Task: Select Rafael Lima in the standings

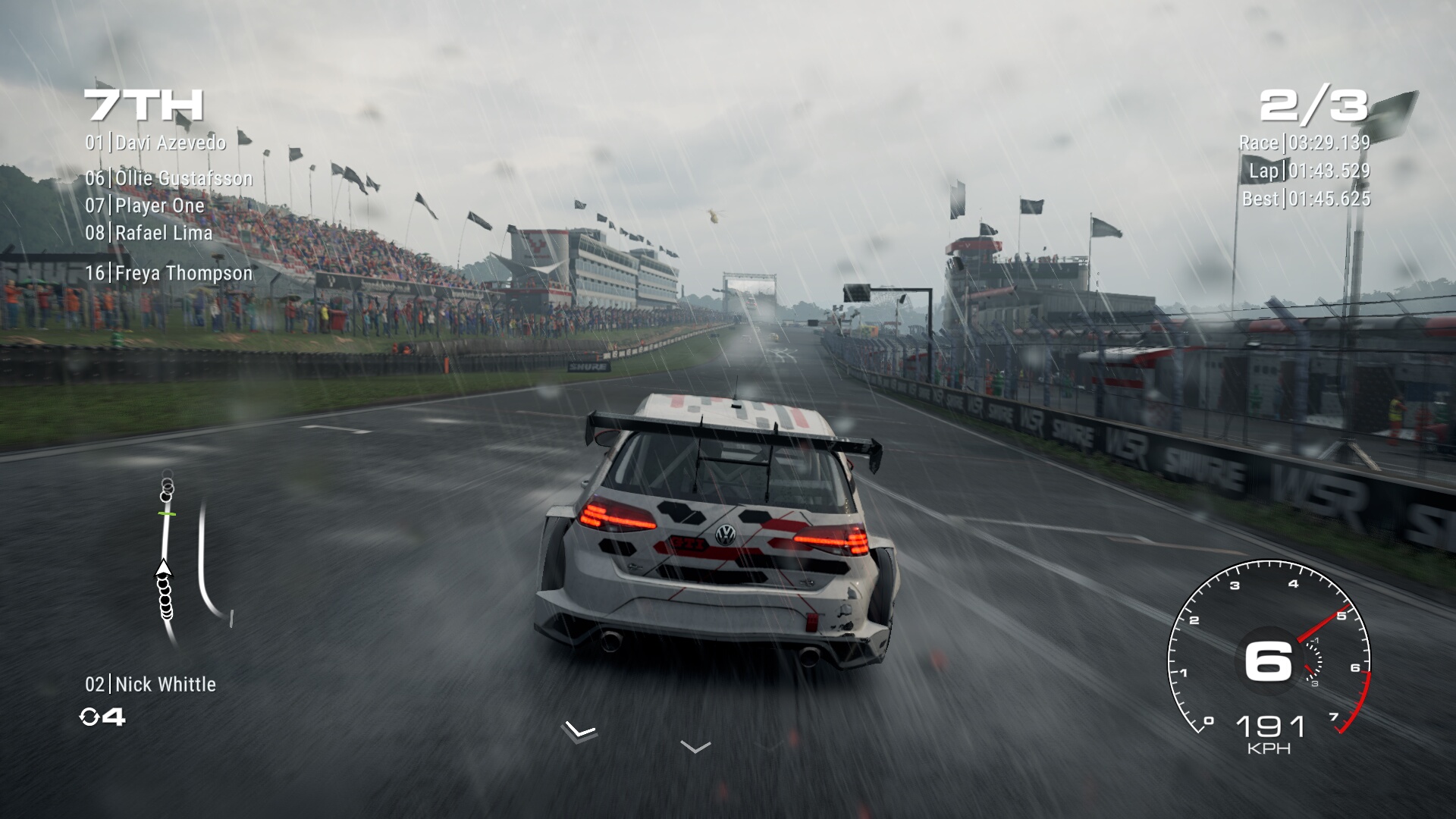Action: point(149,233)
